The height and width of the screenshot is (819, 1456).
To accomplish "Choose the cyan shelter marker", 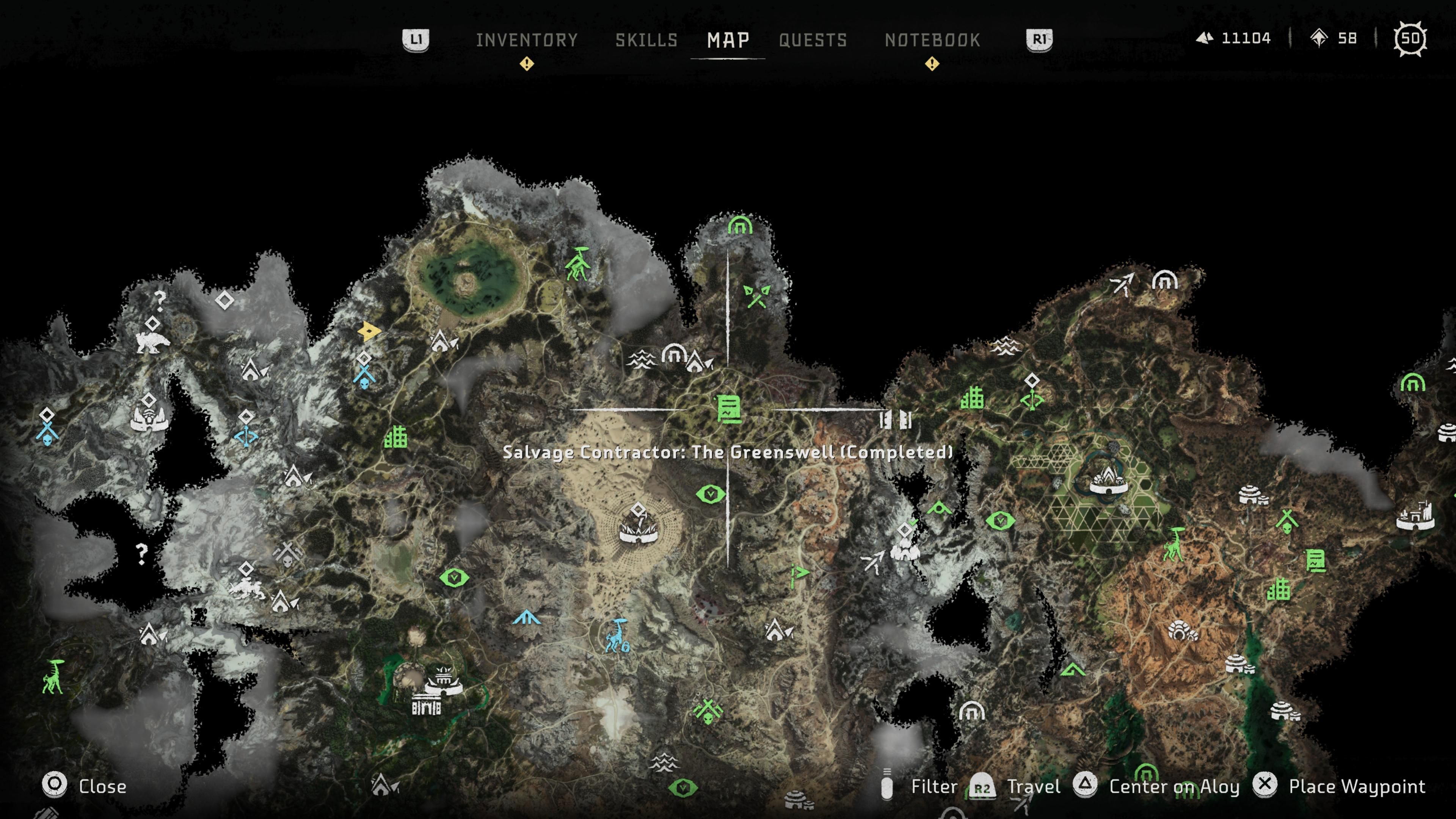I will pyautogui.click(x=527, y=617).
